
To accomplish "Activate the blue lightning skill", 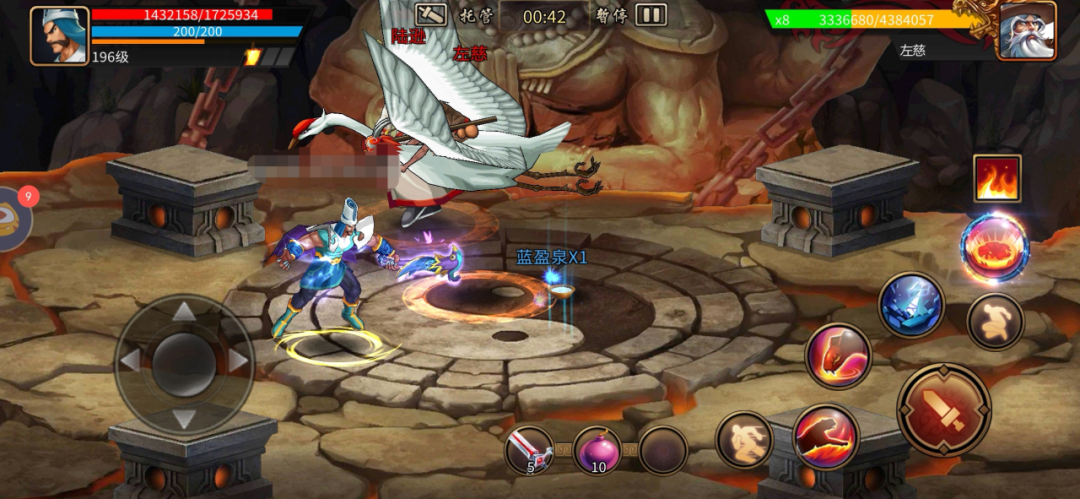I will tap(911, 305).
